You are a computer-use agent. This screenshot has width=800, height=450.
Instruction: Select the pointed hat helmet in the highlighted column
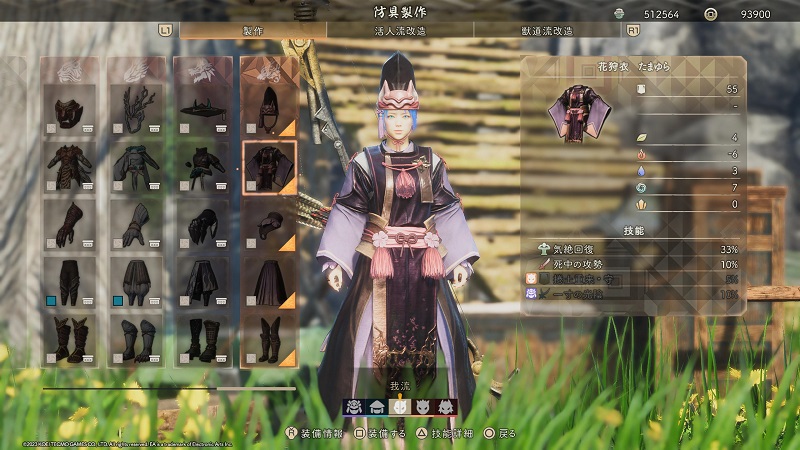coord(269,110)
